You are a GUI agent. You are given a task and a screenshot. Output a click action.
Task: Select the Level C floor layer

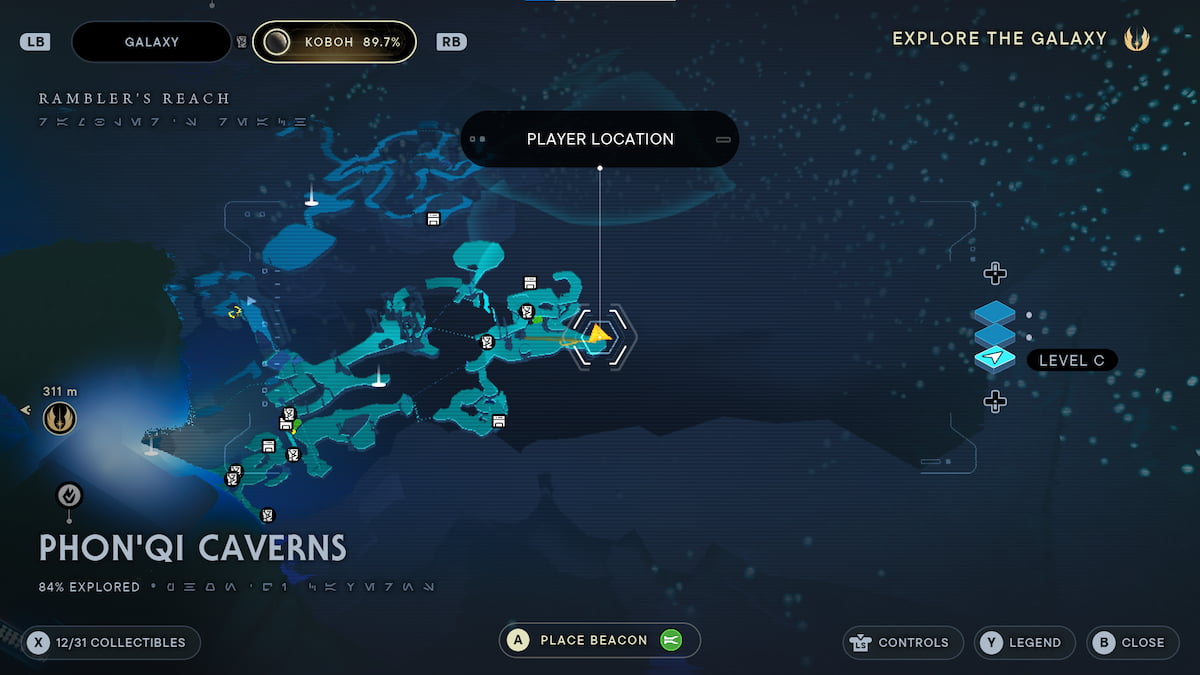[995, 359]
